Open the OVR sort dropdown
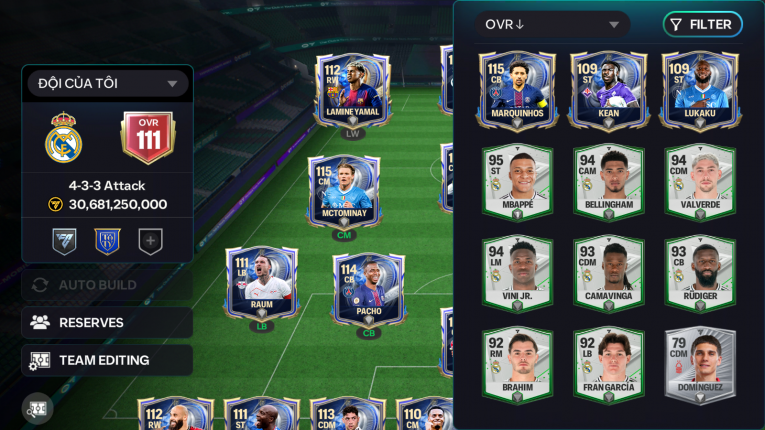This screenshot has height=430, width=765. pyautogui.click(x=552, y=25)
